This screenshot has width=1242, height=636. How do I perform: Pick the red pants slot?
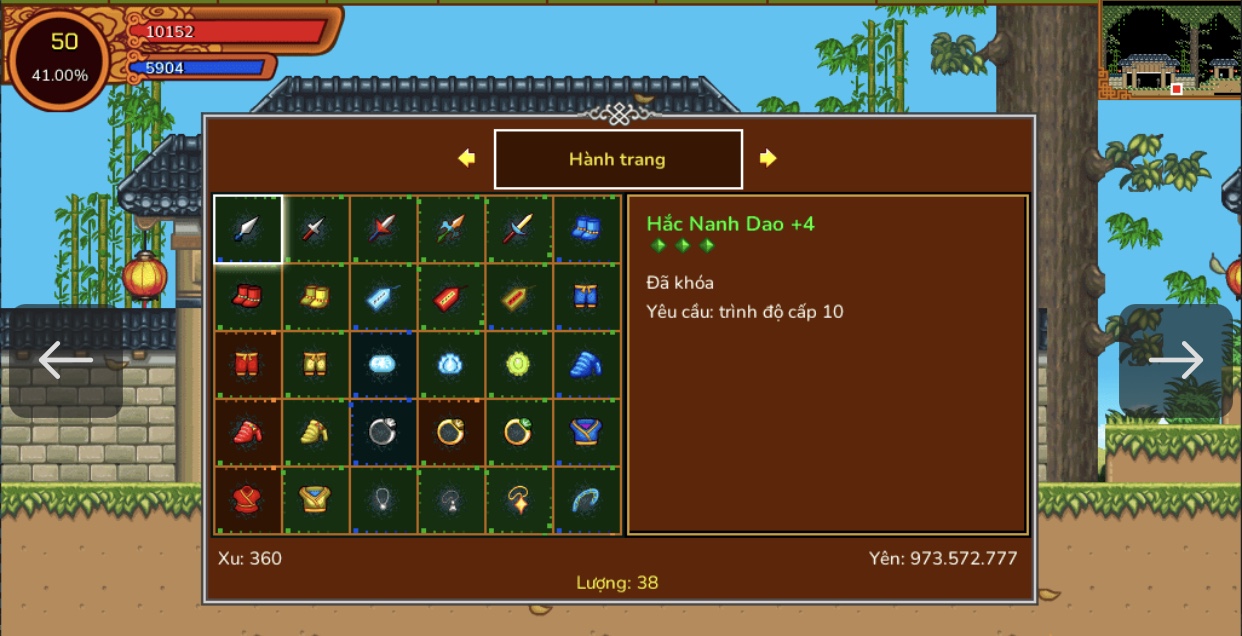click(248, 364)
